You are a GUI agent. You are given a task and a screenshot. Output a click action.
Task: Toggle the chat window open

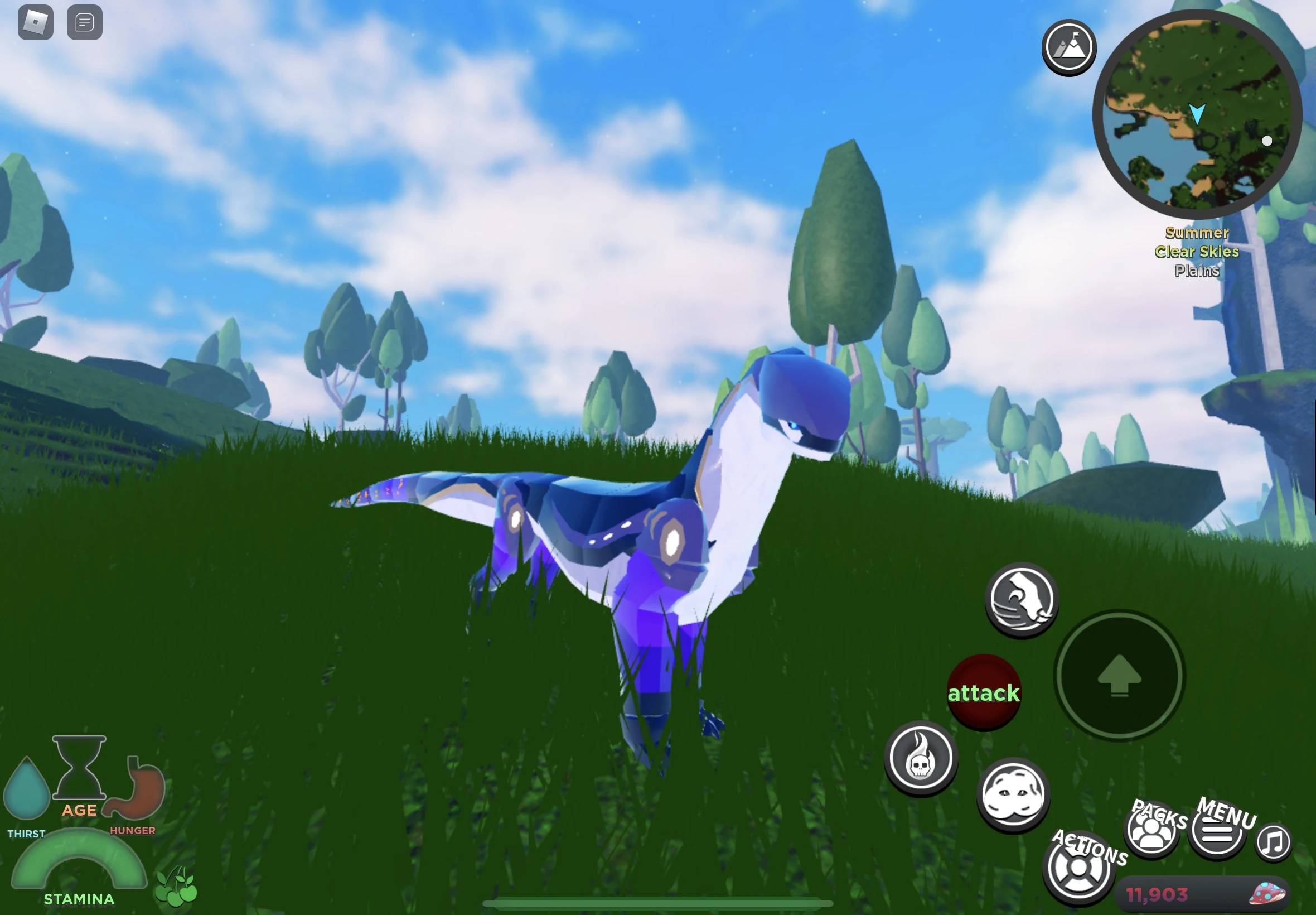click(84, 22)
